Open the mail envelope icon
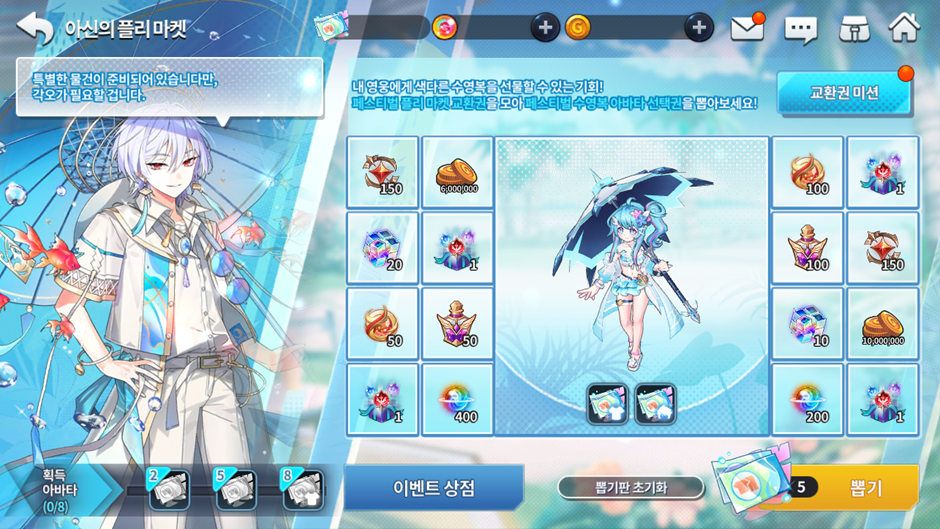 click(x=746, y=28)
